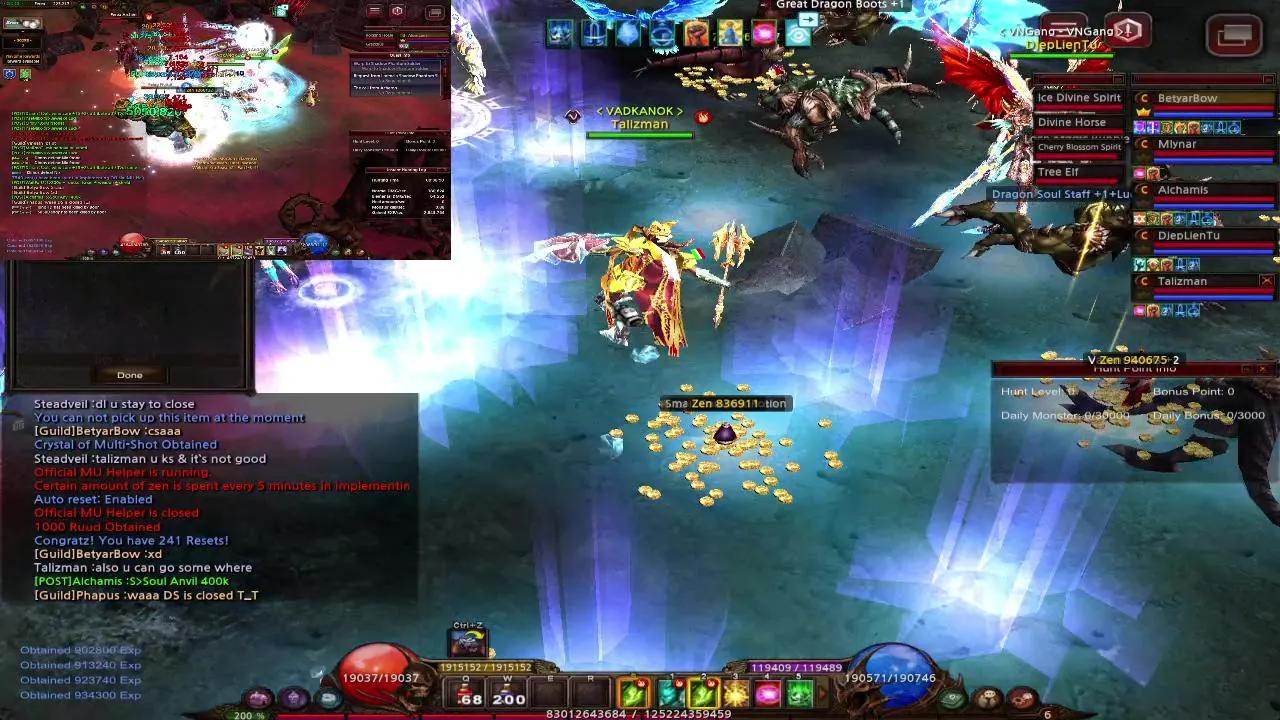Screen dimensions: 1280x720
Task: Select the red potion in the Q slot
Action: 465,690
